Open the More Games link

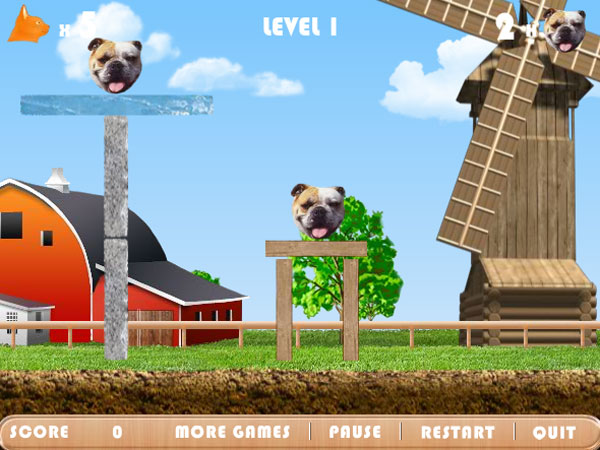[232, 432]
